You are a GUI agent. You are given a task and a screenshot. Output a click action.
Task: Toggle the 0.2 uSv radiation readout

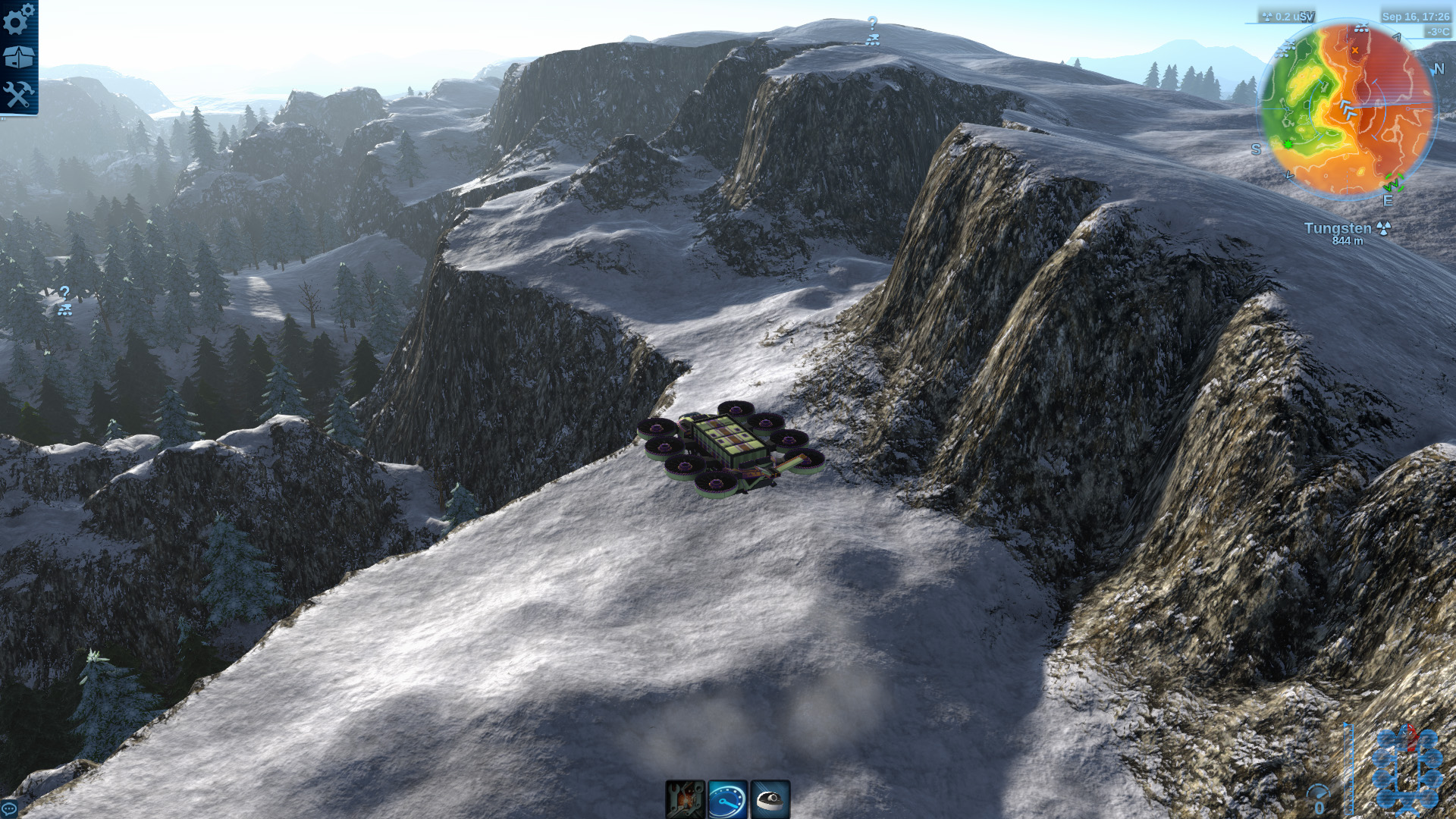click(1289, 15)
